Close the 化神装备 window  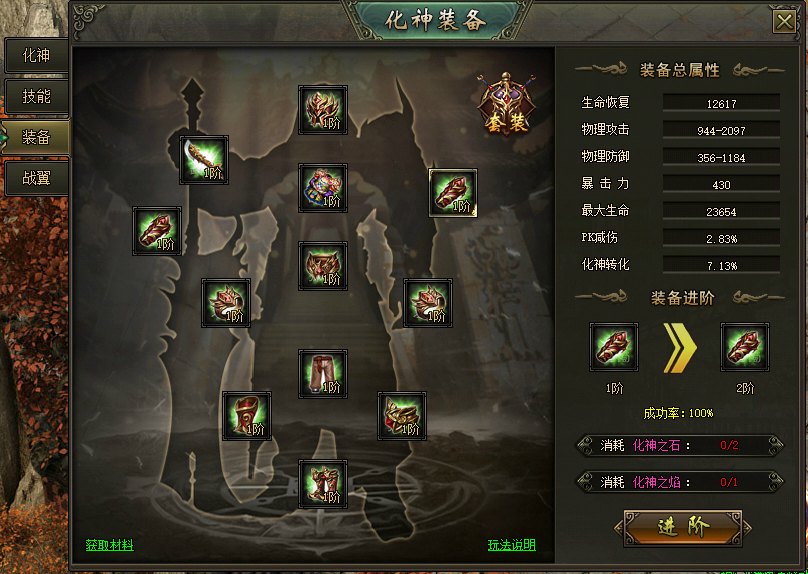click(x=784, y=23)
